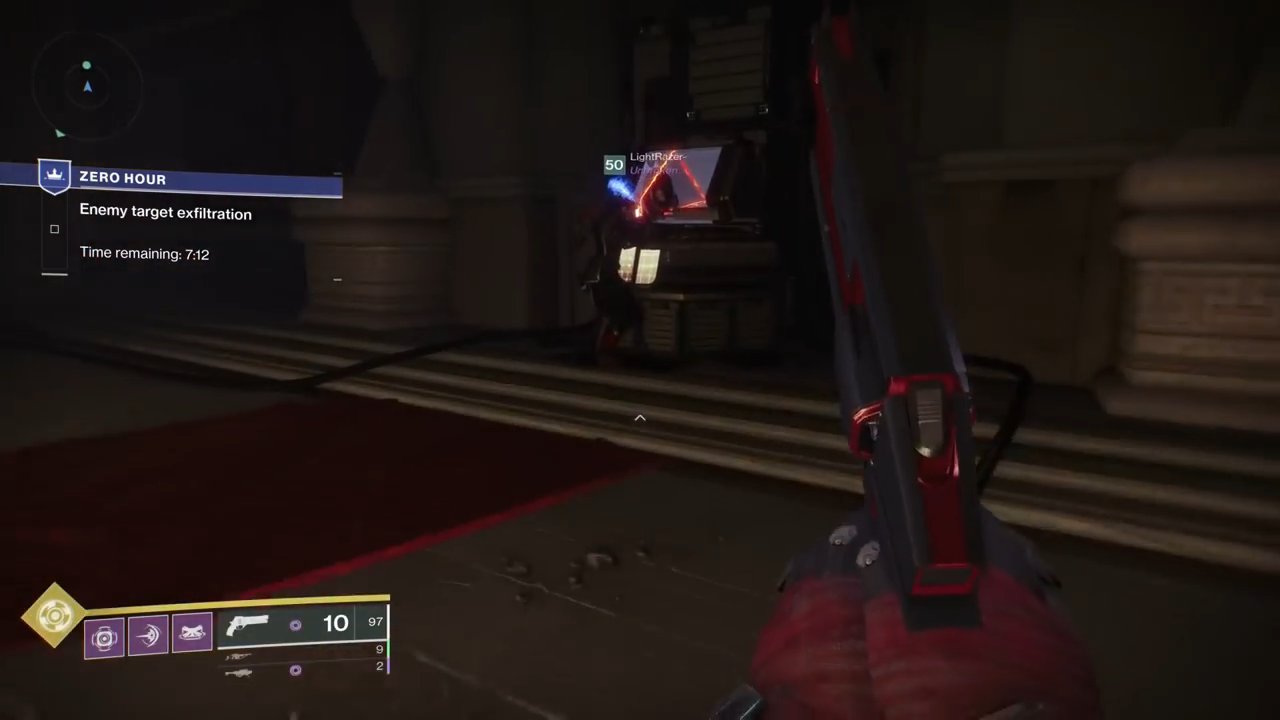1280x720 pixels.
Task: Use the class ability icon
Action: pos(192,634)
